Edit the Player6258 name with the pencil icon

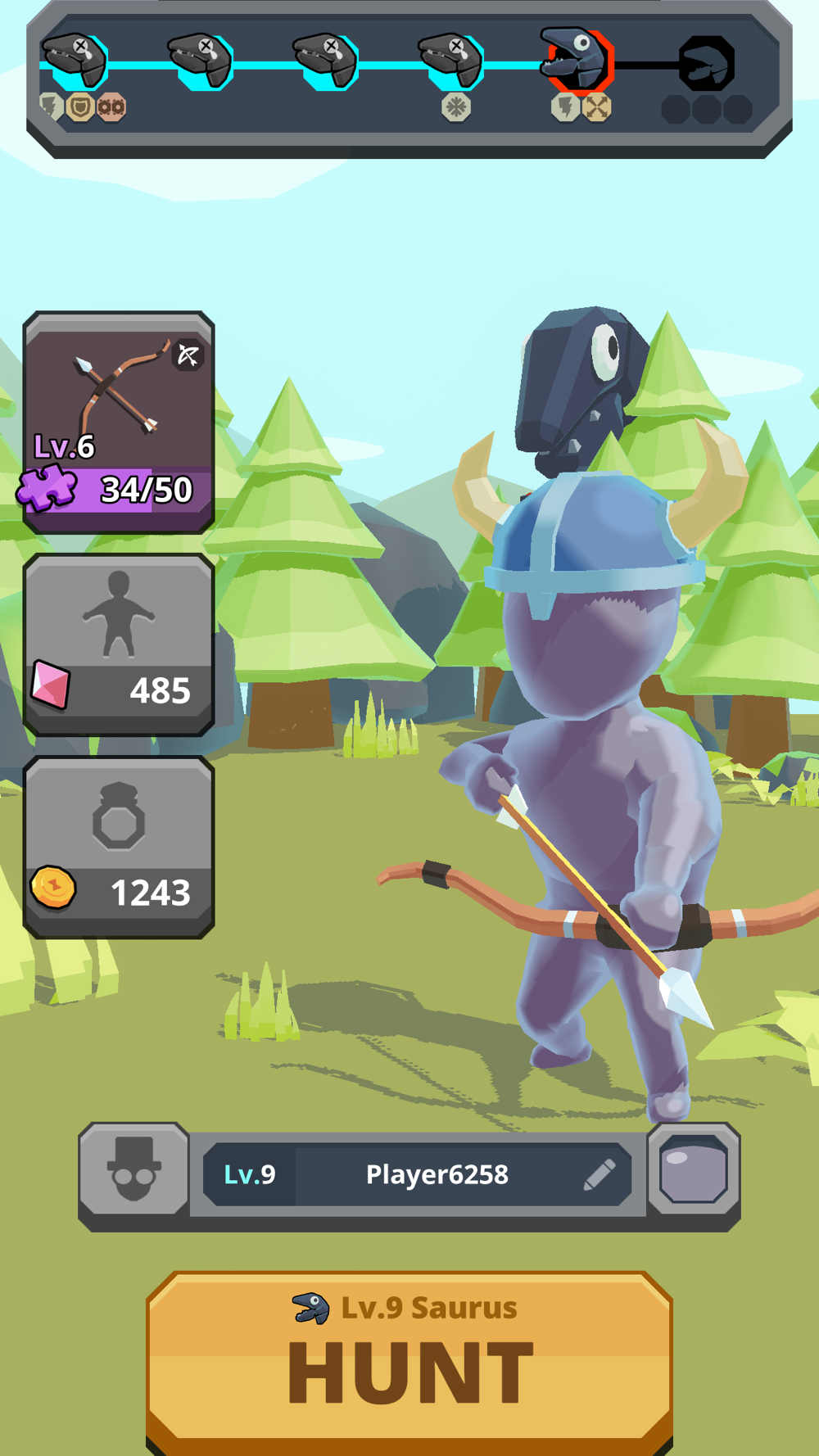(600, 1174)
